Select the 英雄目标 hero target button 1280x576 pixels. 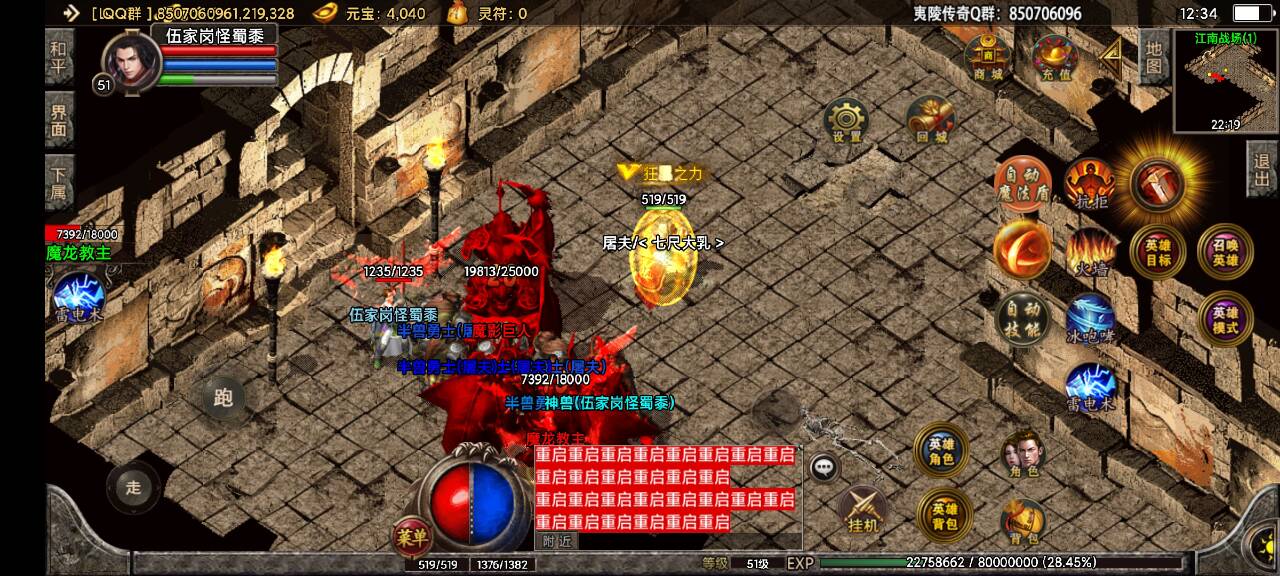[1157, 251]
